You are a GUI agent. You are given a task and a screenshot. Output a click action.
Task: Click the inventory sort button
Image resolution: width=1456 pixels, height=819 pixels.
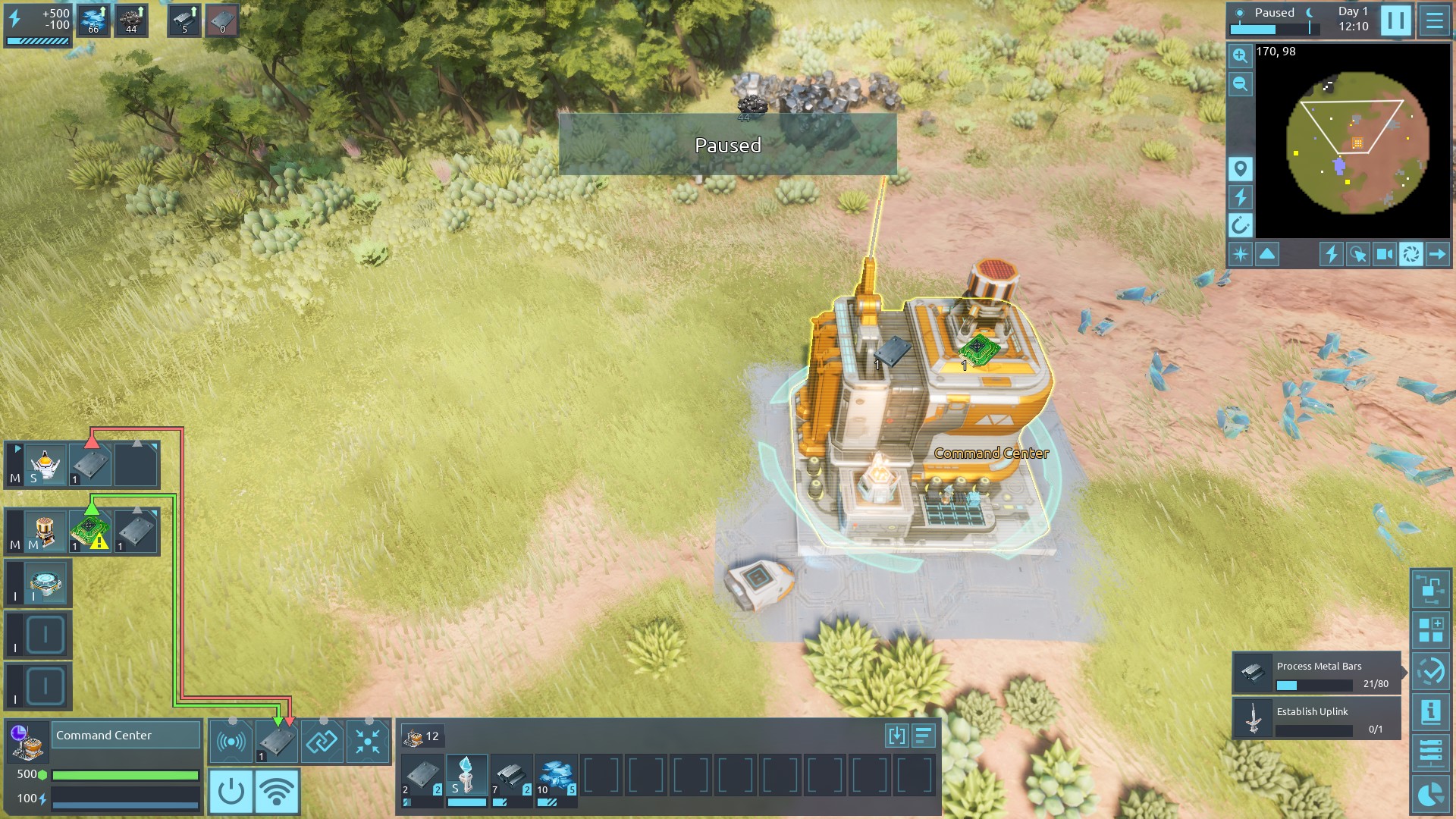(x=923, y=736)
